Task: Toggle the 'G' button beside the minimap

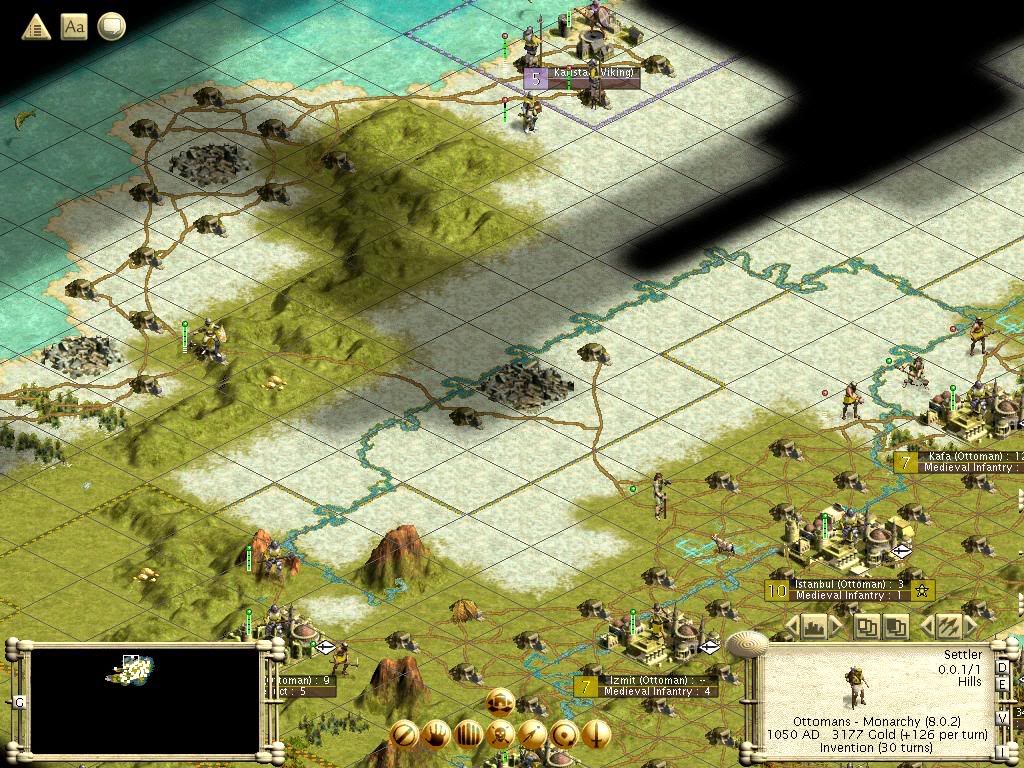Action: (x=20, y=702)
